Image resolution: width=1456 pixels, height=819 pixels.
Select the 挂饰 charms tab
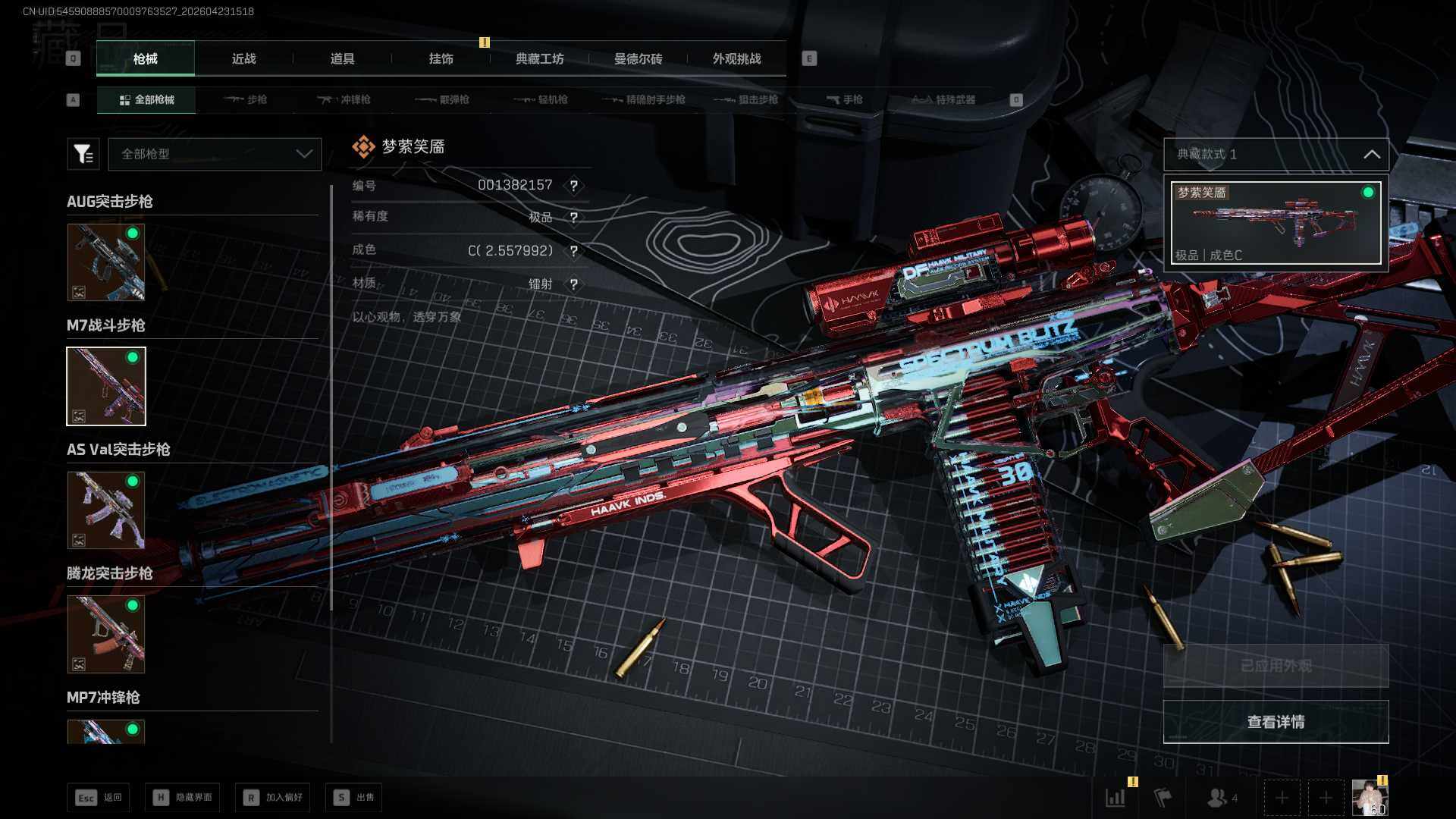point(441,59)
